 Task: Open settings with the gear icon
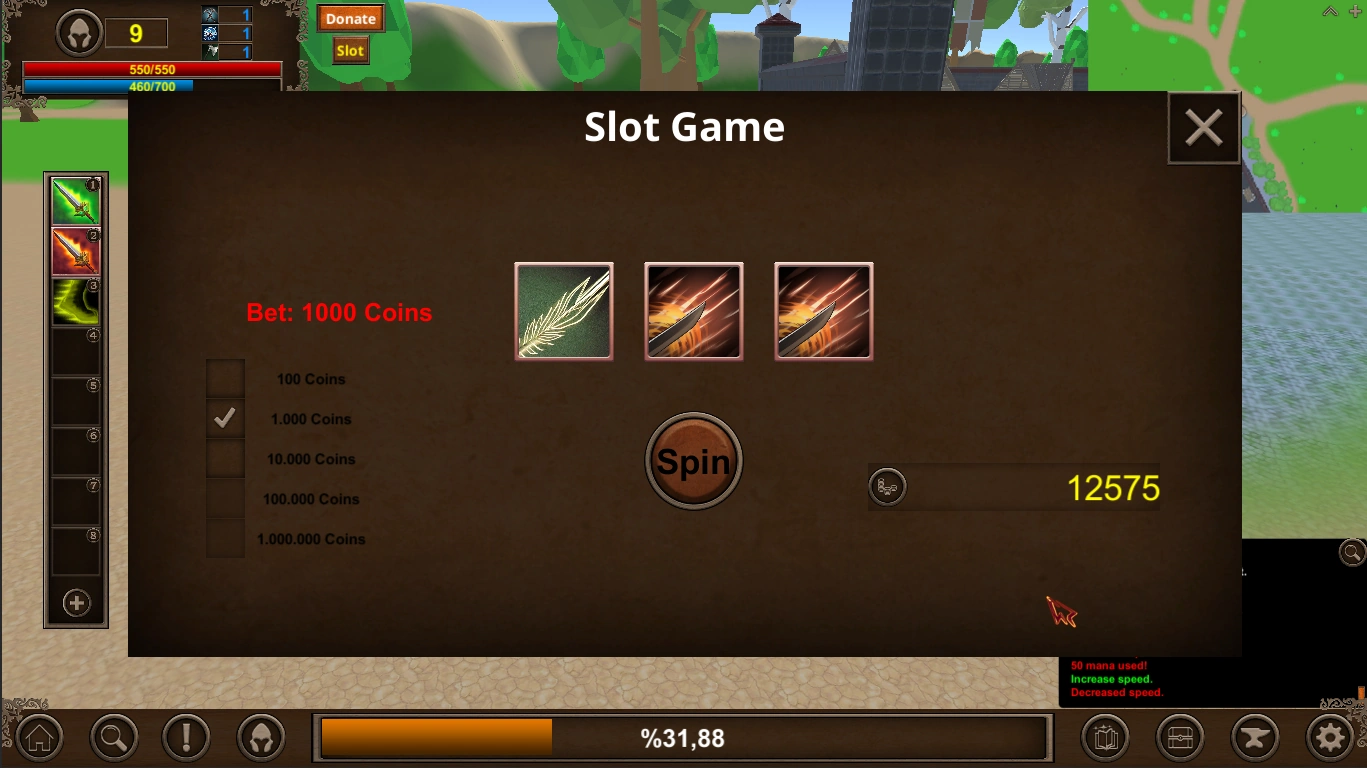(1331, 737)
